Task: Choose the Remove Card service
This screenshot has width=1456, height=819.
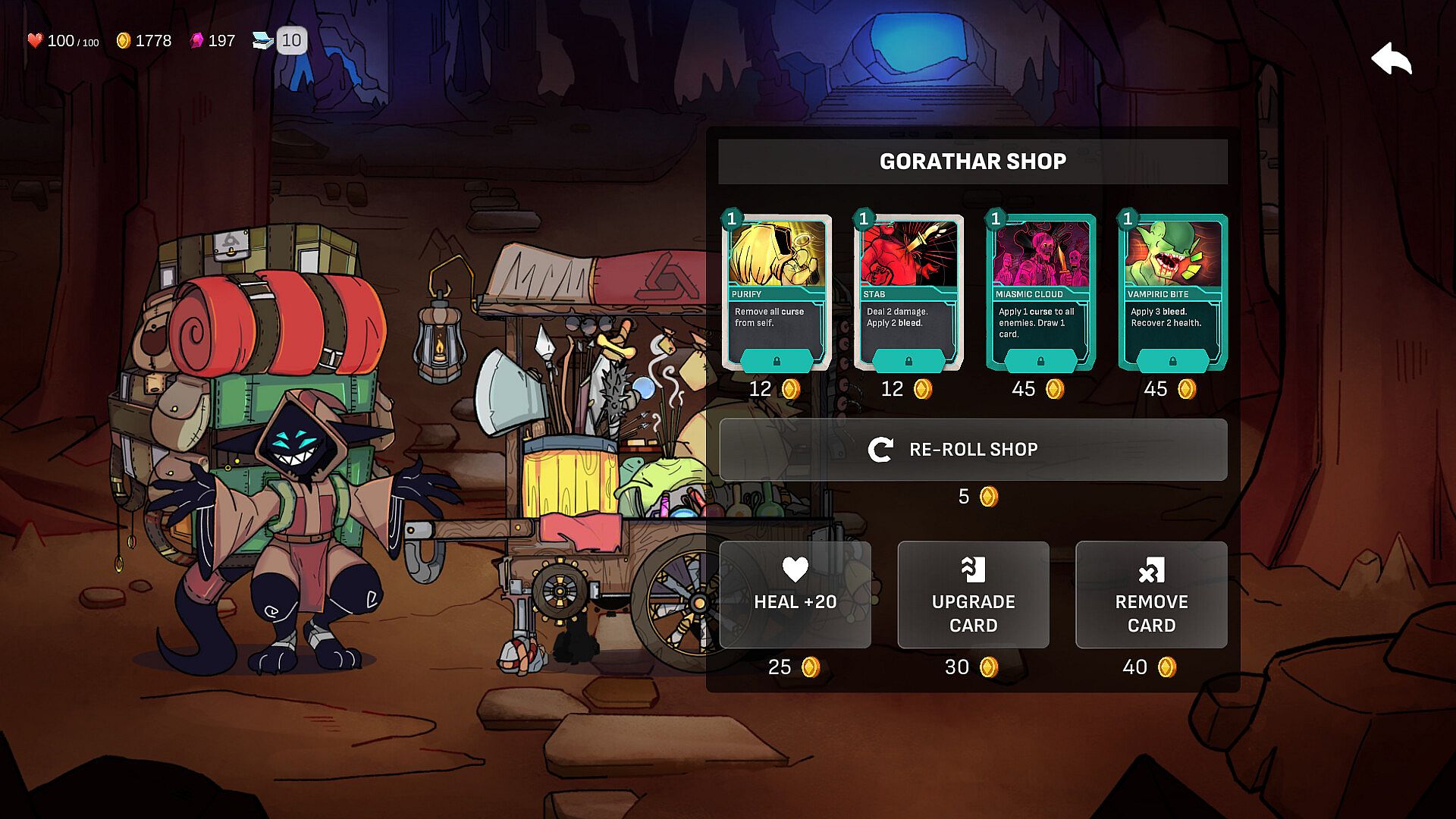Action: [1150, 595]
